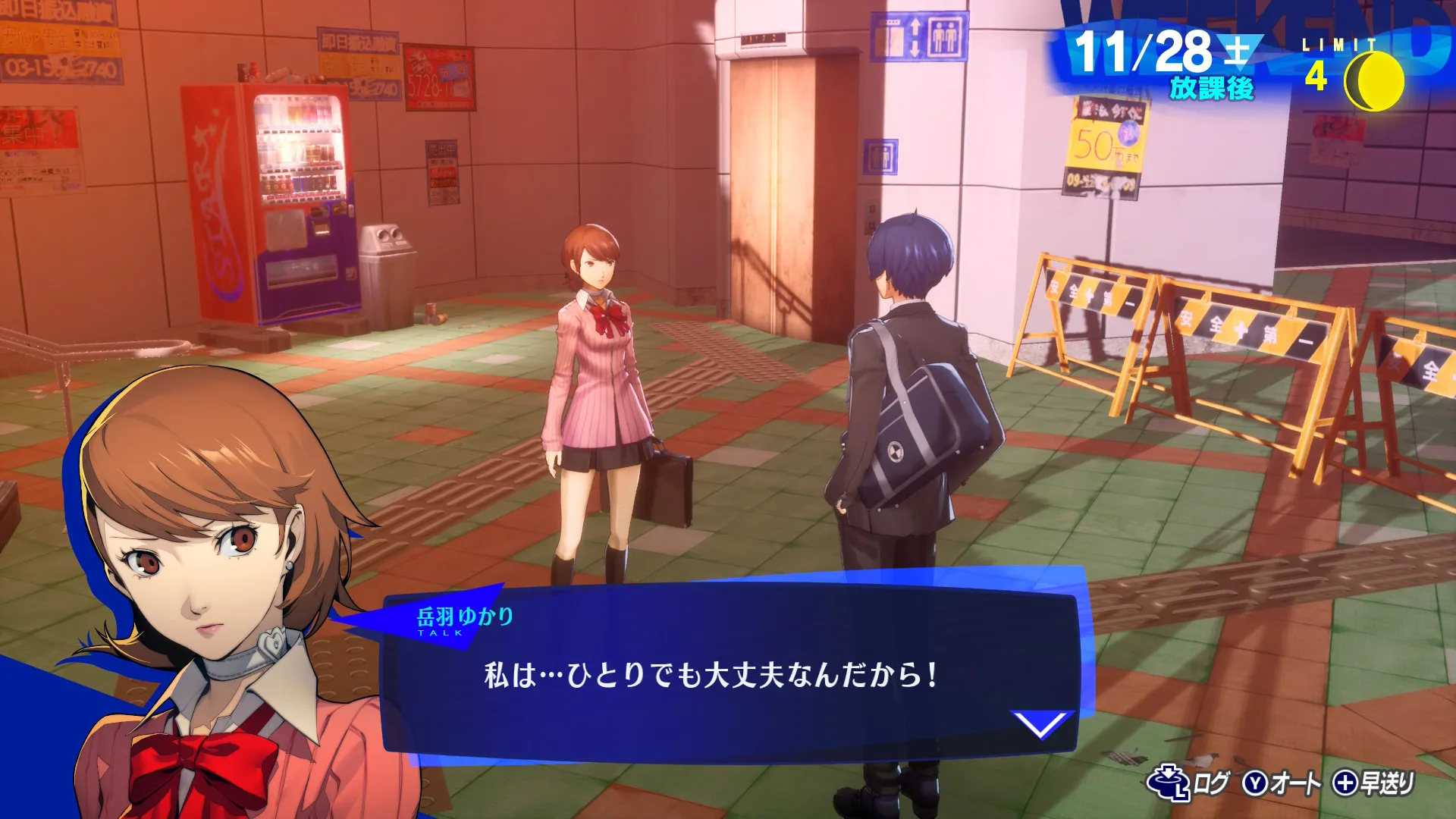Click the dialogue advance arrow
Image resolution: width=1456 pixels, height=819 pixels.
[1043, 724]
